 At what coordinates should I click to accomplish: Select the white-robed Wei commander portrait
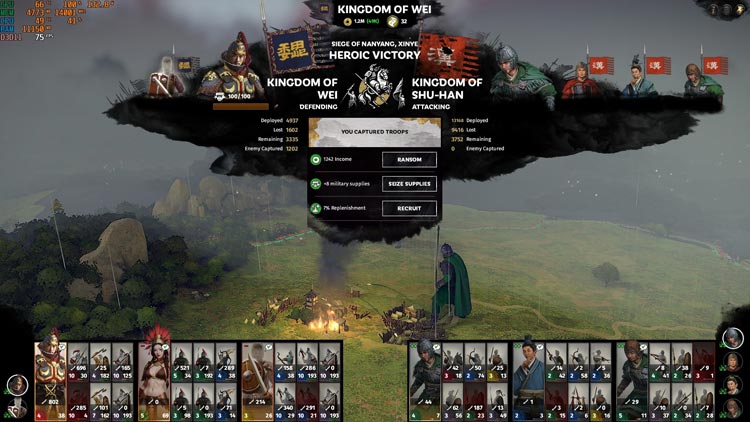(172, 74)
